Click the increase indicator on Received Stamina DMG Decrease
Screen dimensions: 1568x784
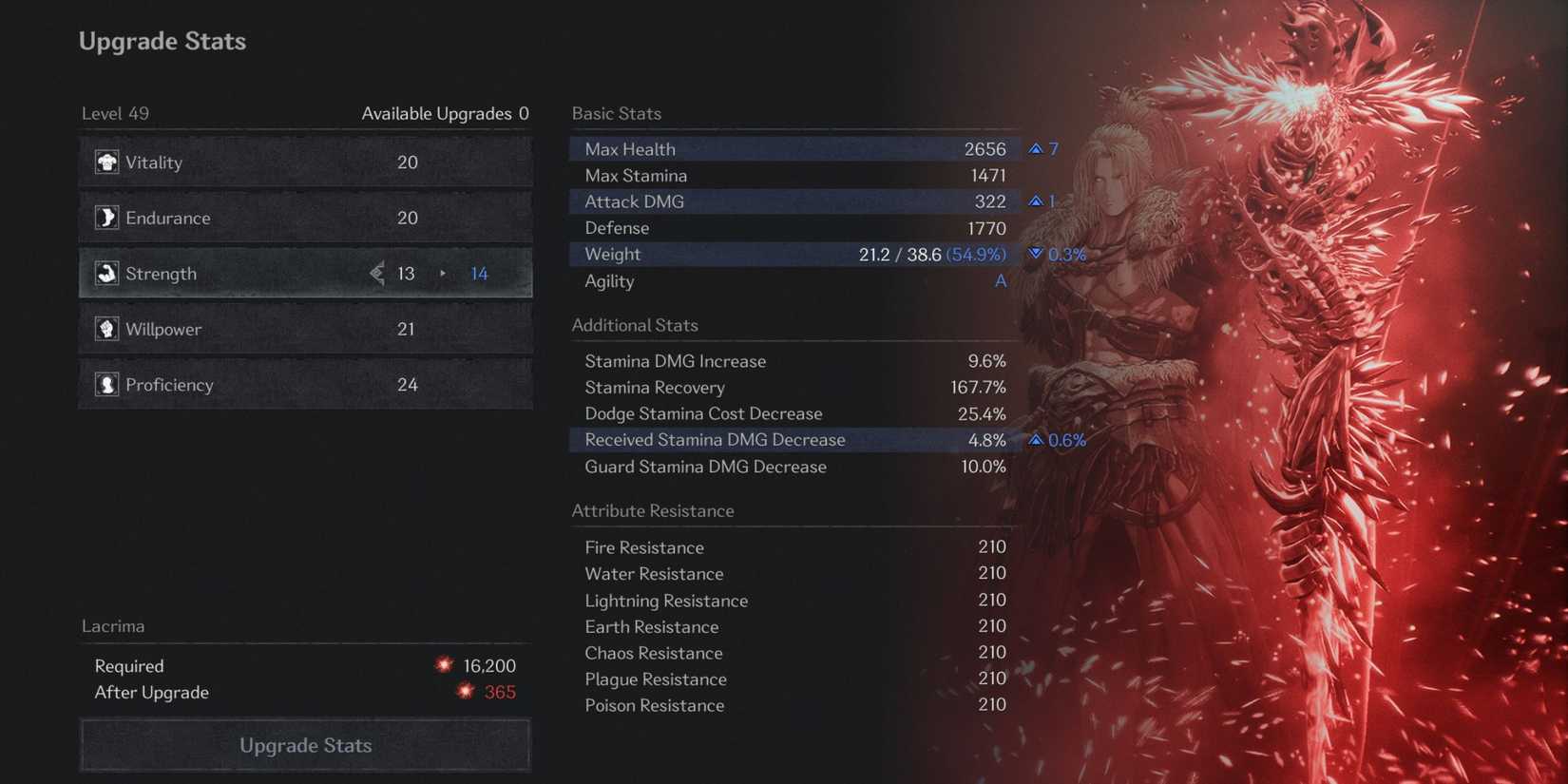coord(1034,439)
